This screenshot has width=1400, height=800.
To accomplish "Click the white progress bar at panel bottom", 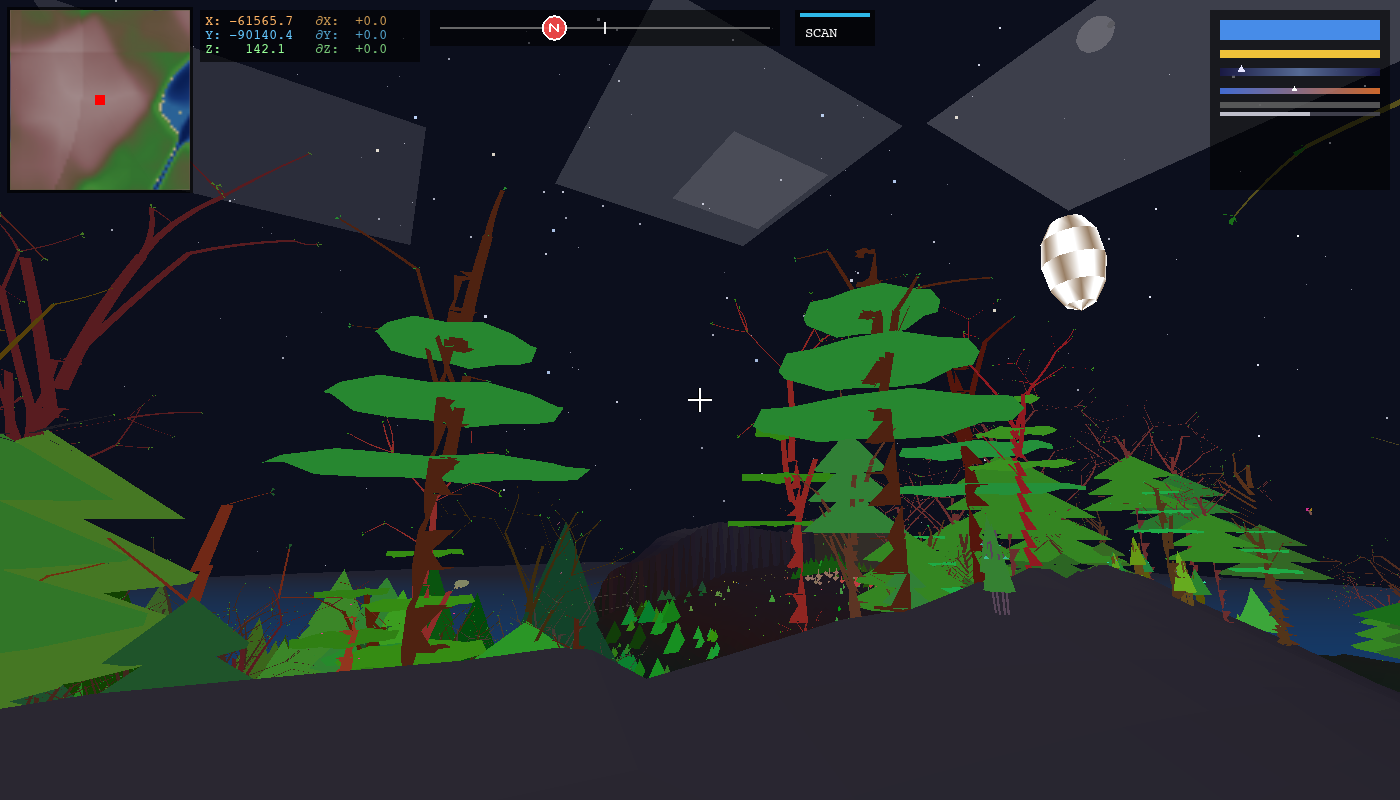I will (1263, 113).
